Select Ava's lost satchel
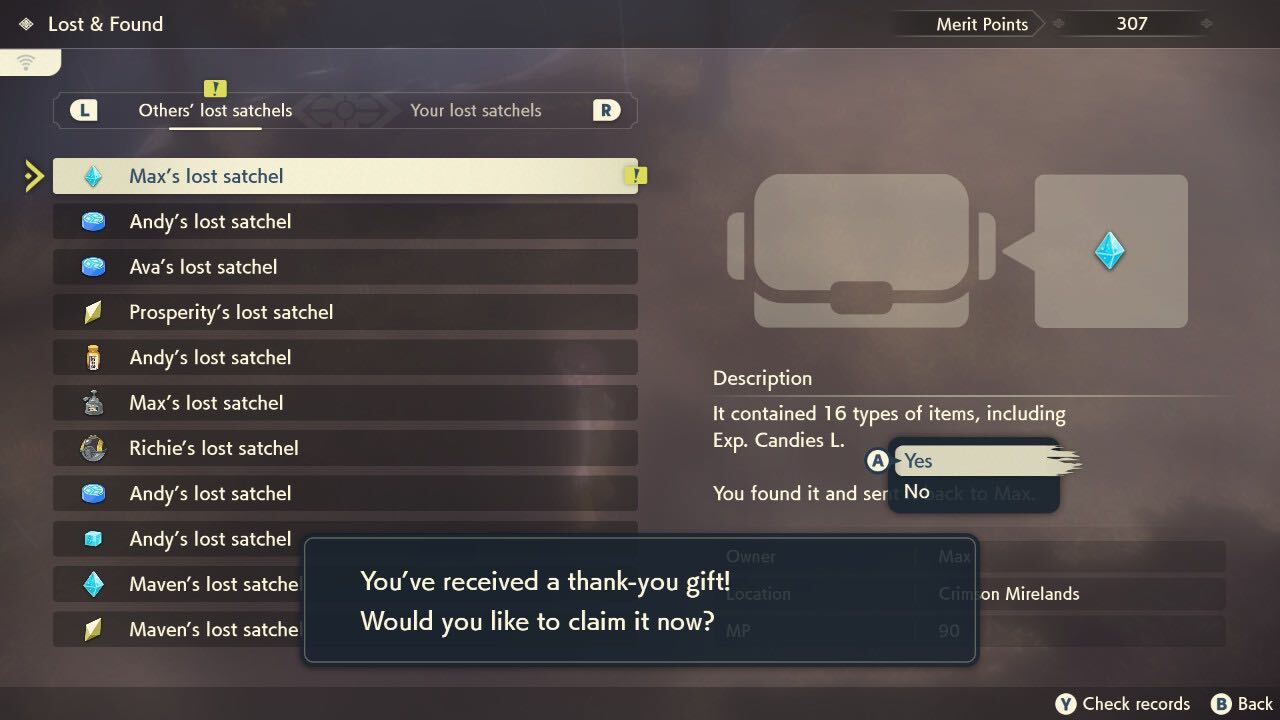The width and height of the screenshot is (1280, 720). coord(344,267)
